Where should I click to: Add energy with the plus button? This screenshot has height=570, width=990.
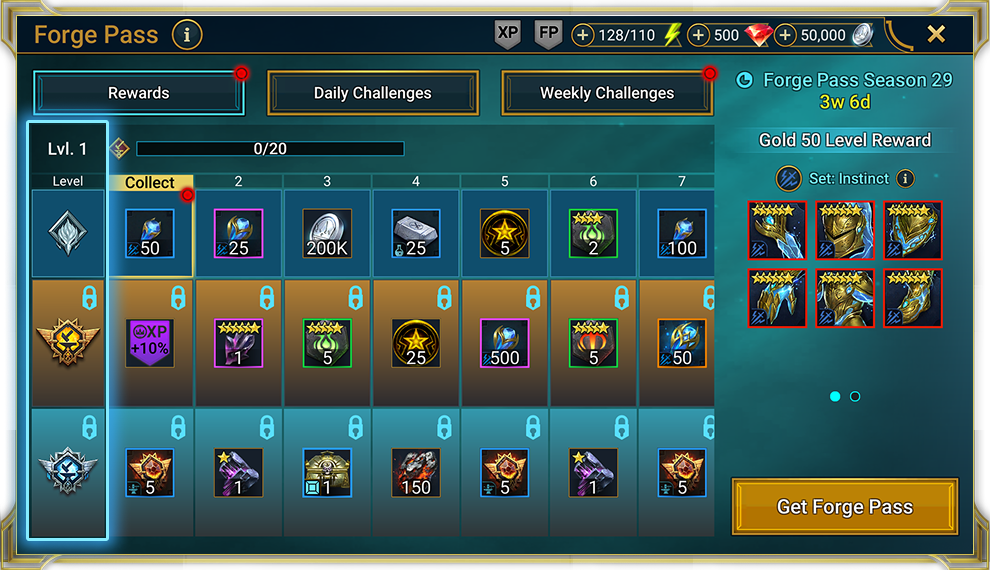tap(583, 35)
